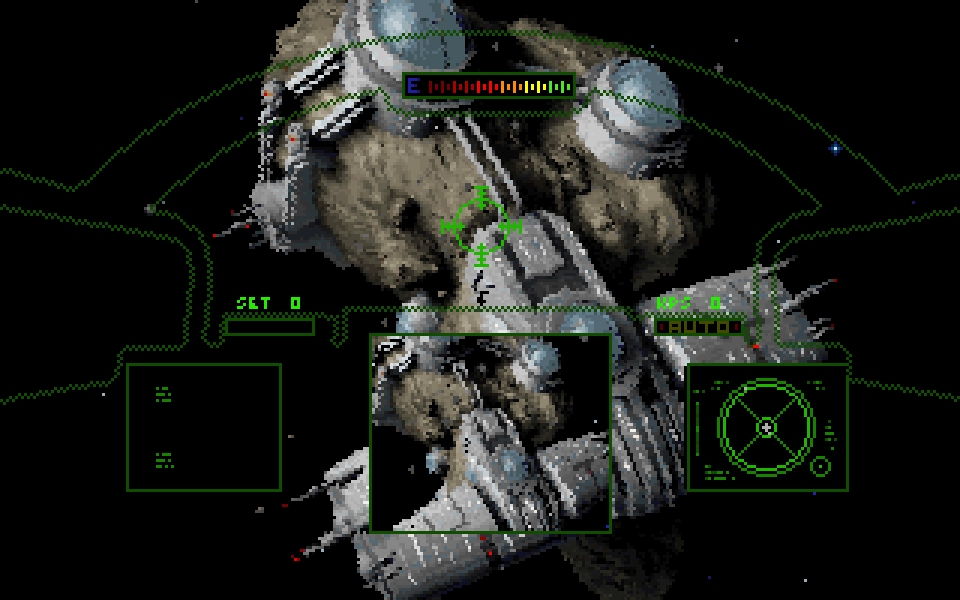This screenshot has height=600, width=960.
Task: Click the left green status display panel
Action: [x=203, y=427]
